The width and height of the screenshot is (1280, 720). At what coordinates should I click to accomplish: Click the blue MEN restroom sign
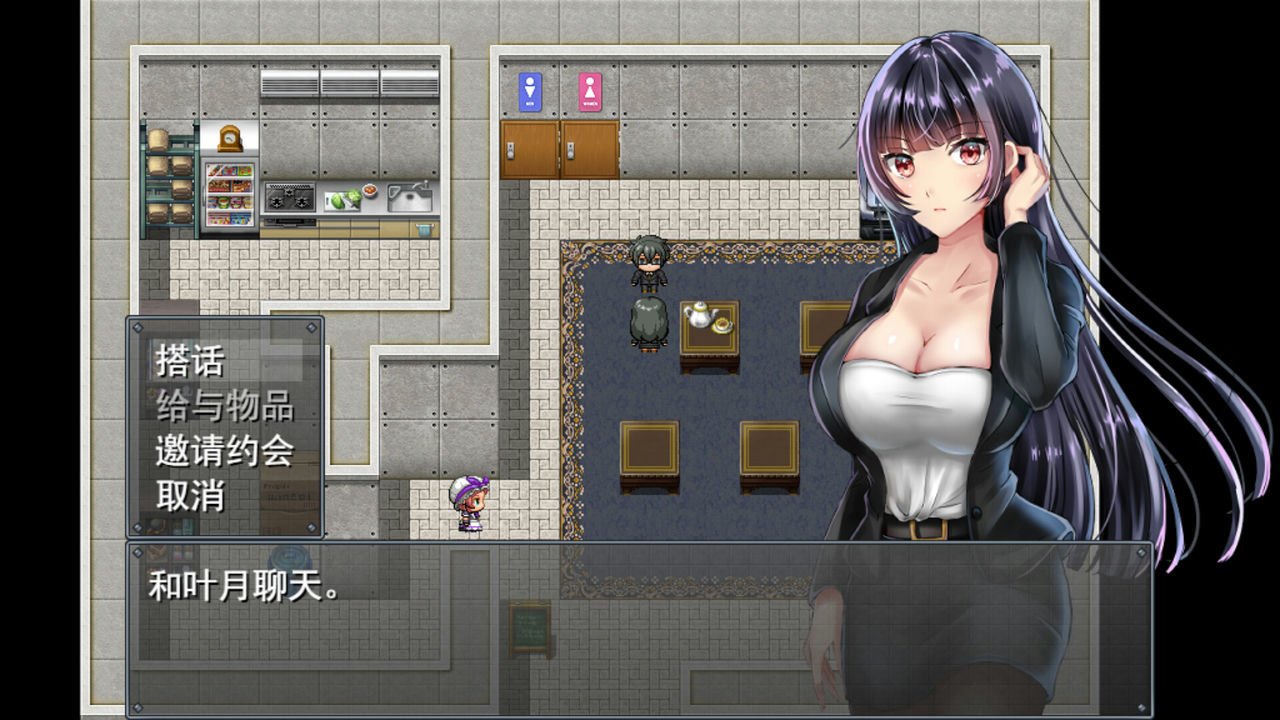528,90
